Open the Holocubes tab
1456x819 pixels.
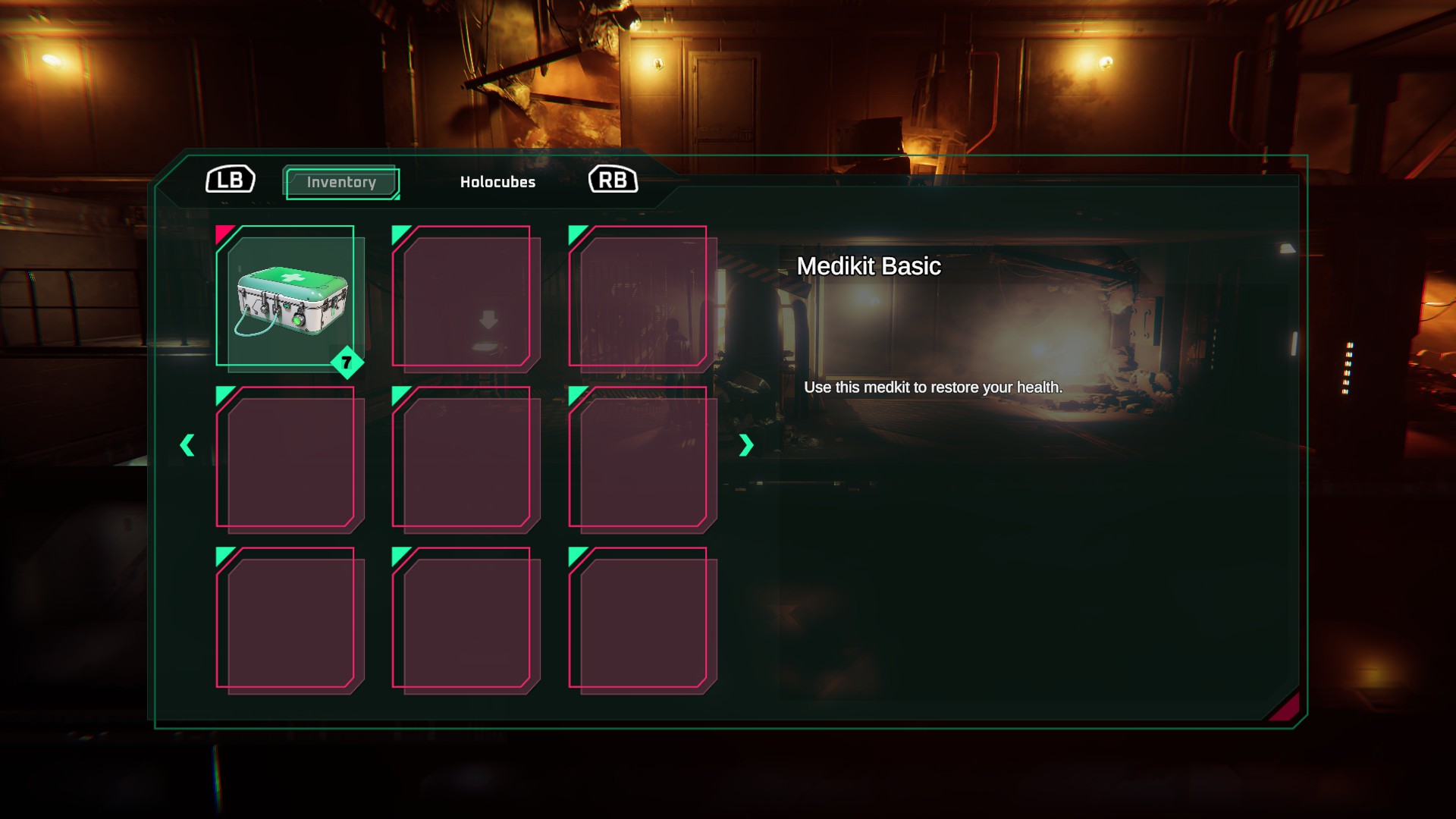497,183
